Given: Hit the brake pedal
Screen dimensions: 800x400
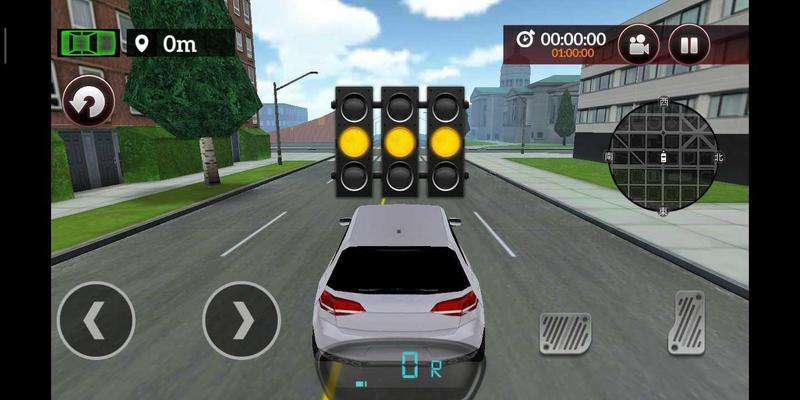Looking at the screenshot, I should point(565,333).
